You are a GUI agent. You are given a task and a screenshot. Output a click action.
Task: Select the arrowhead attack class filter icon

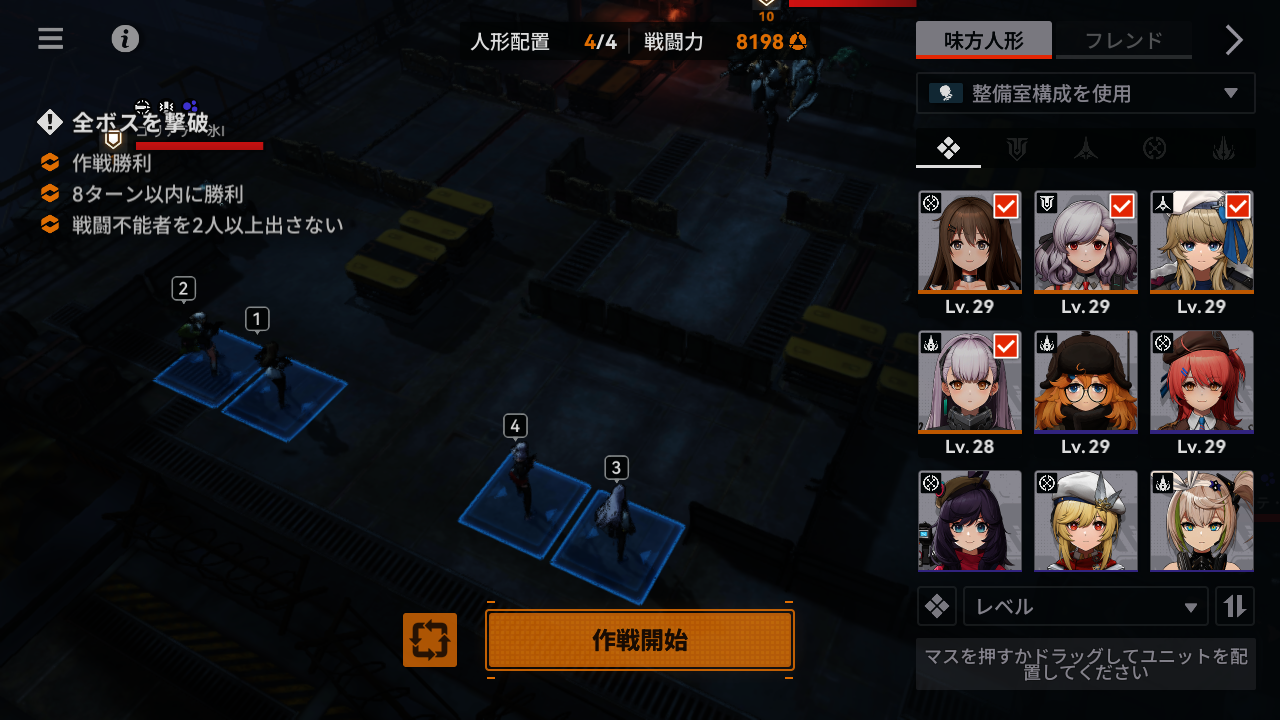click(x=1085, y=149)
